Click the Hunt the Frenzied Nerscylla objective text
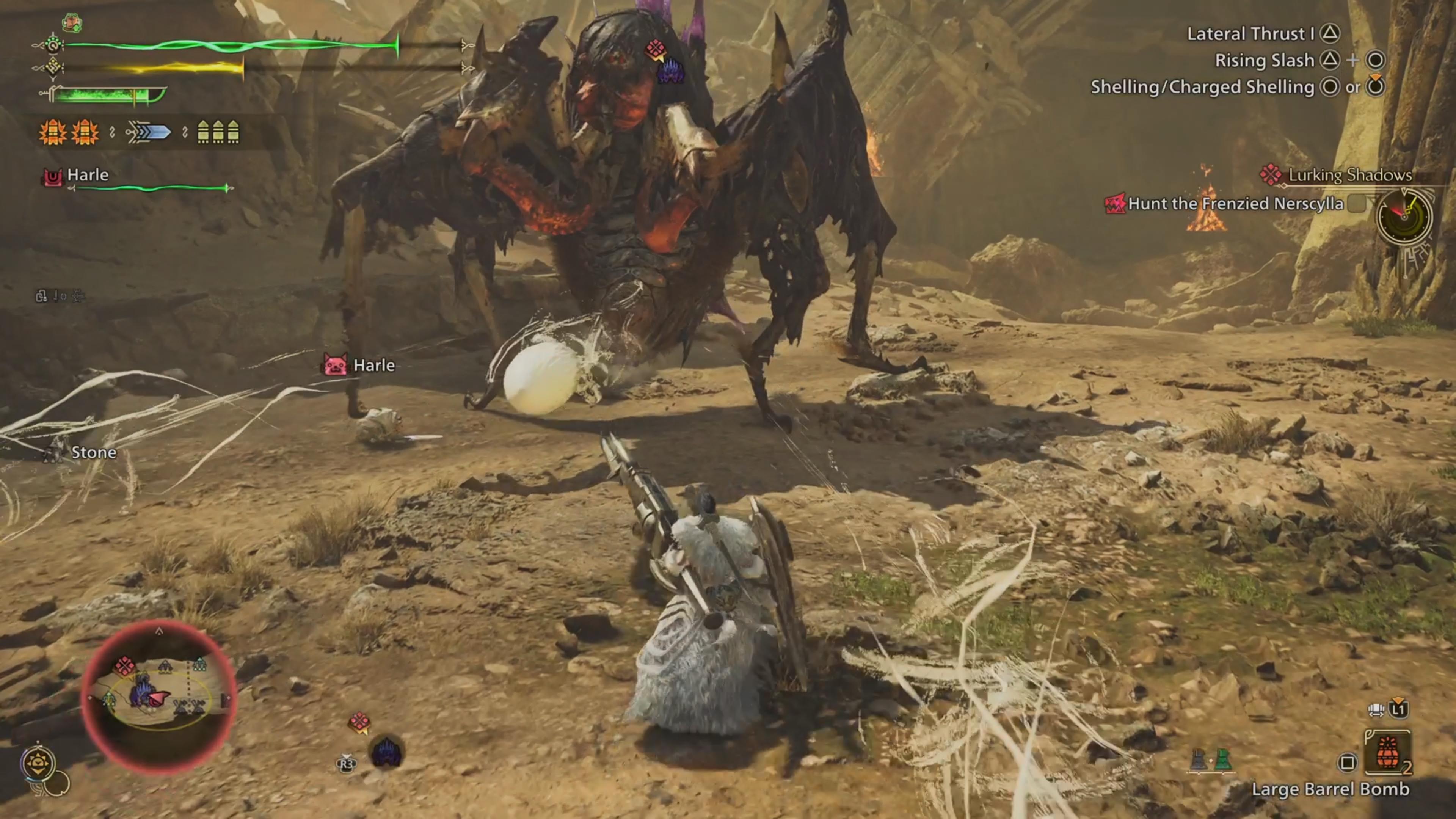Screen dimensions: 1456x819 pyautogui.click(x=1232, y=204)
